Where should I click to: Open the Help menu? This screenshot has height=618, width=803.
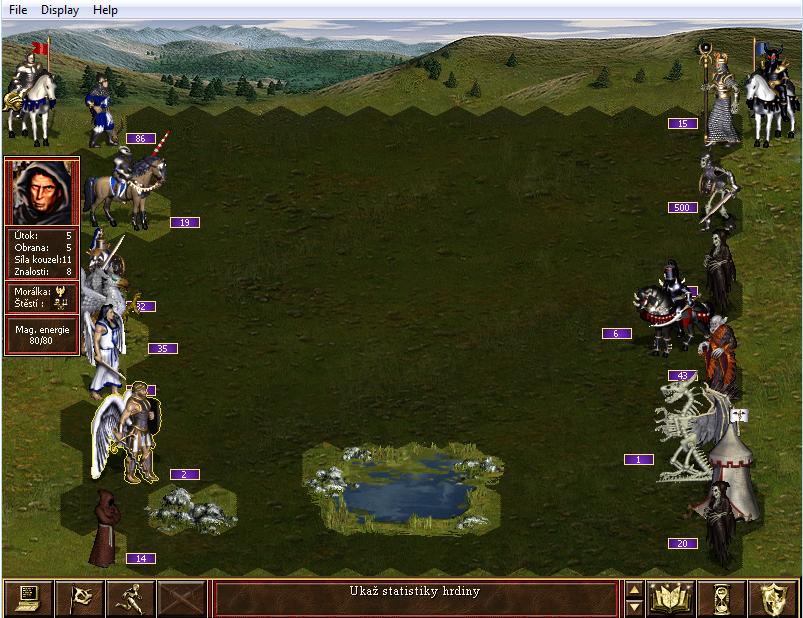pyautogui.click(x=105, y=10)
